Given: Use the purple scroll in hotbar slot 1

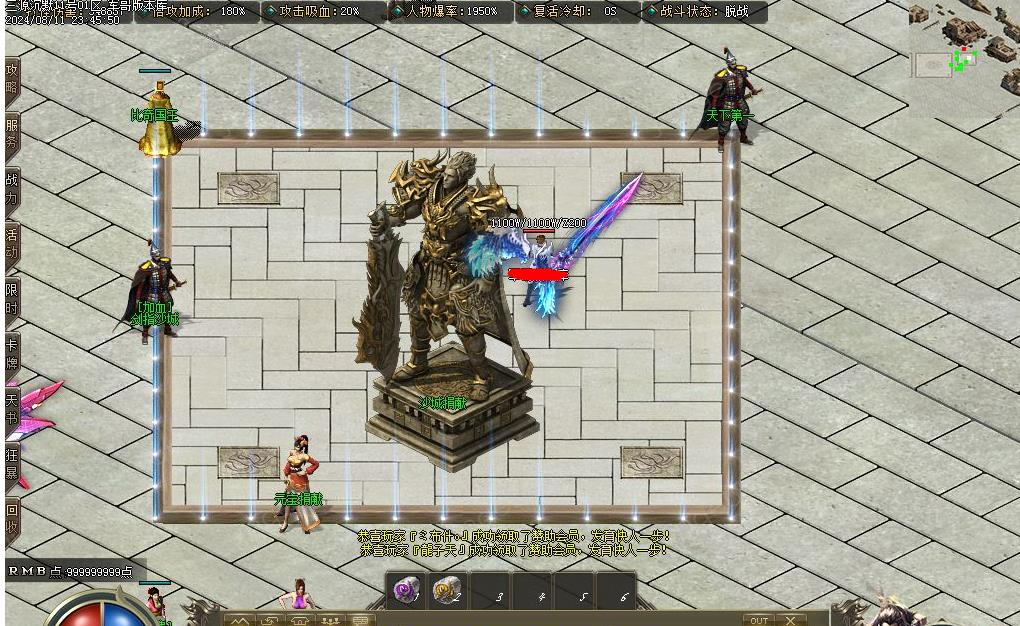Looking at the screenshot, I should 405,591.
